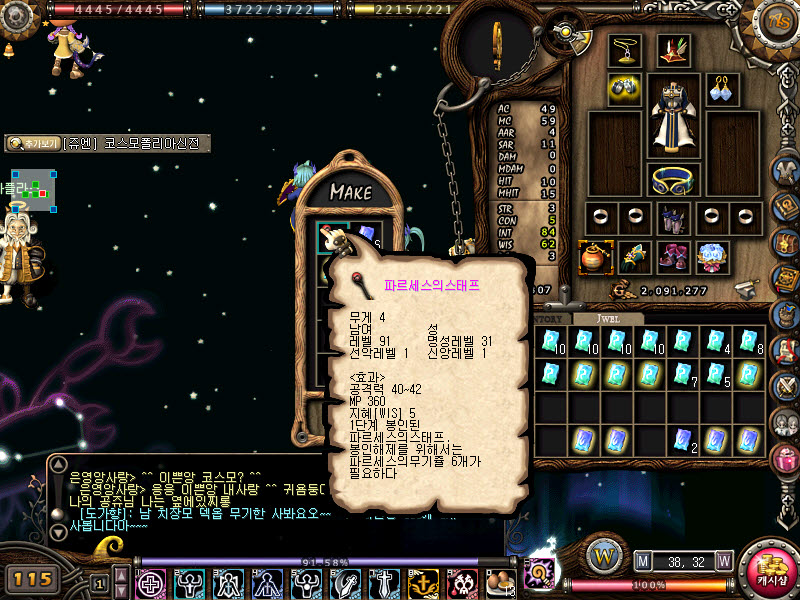This screenshot has height=600, width=800.
Task: Click the purple gem stack of 2
Action: click(x=685, y=439)
